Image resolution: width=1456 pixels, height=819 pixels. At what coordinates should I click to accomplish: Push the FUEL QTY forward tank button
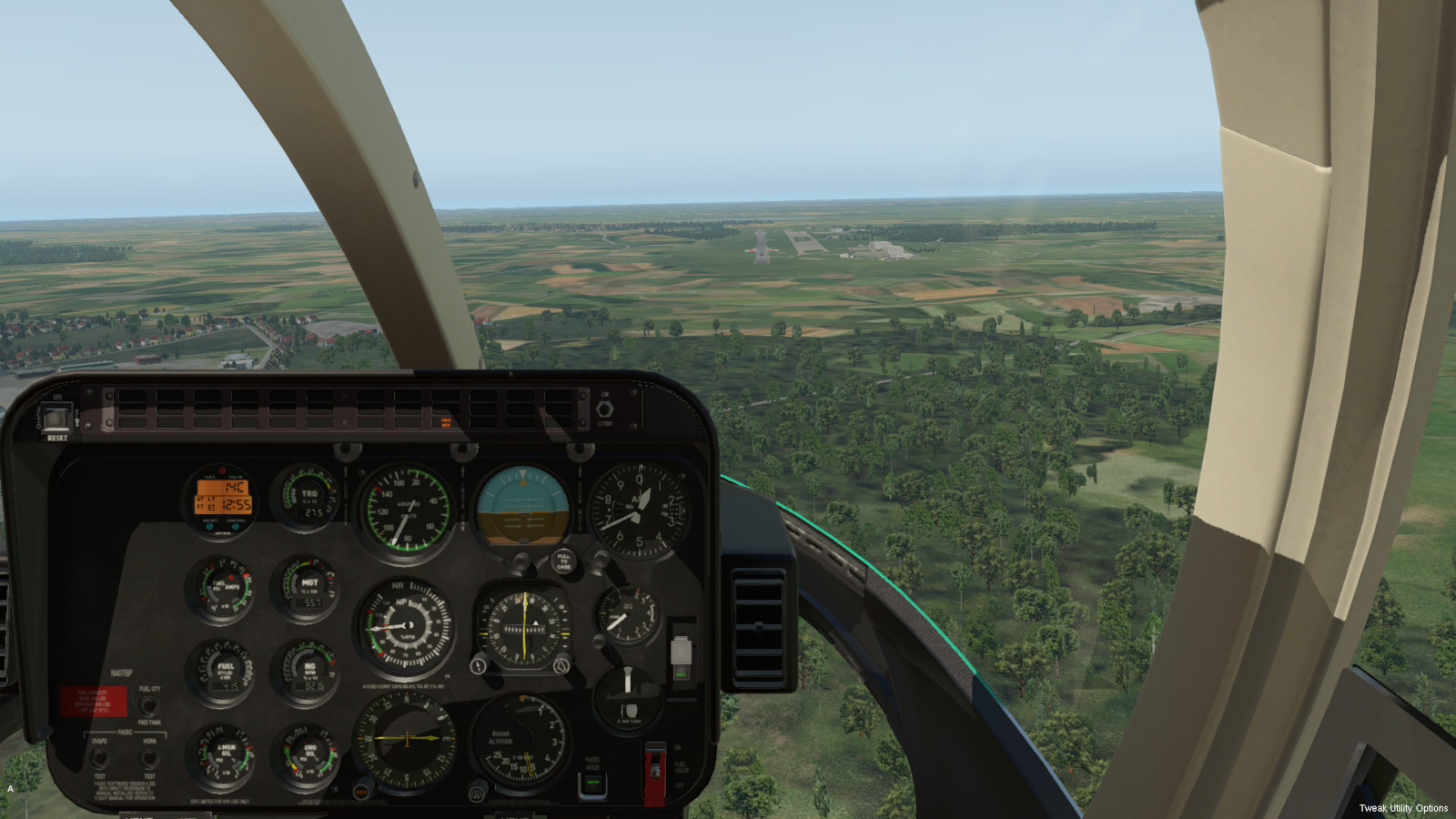[x=149, y=705]
